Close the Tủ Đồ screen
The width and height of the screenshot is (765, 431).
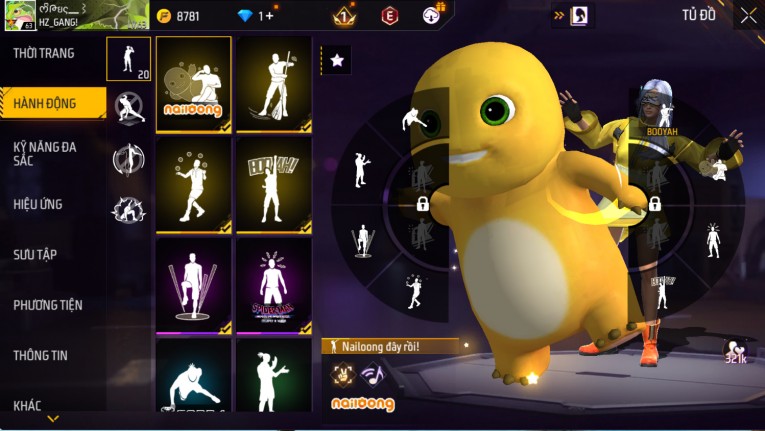748,15
